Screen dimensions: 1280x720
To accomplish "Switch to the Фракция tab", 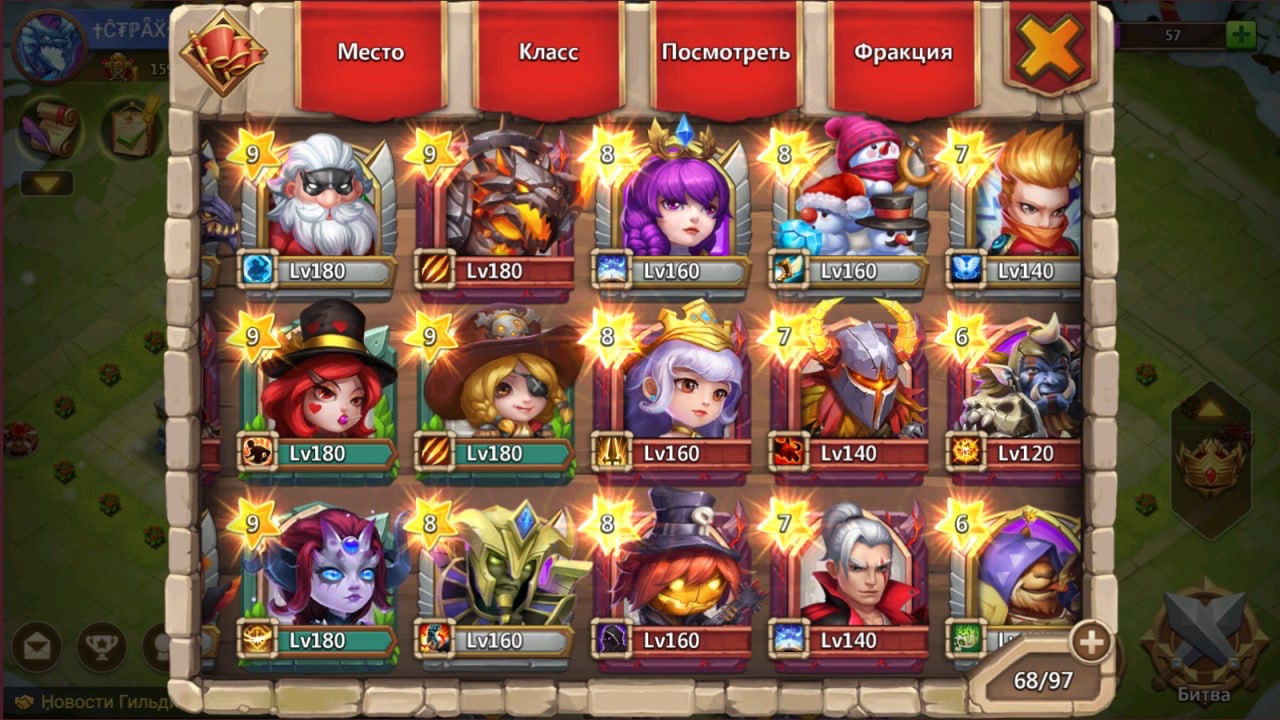I will pyautogui.click(x=903, y=54).
